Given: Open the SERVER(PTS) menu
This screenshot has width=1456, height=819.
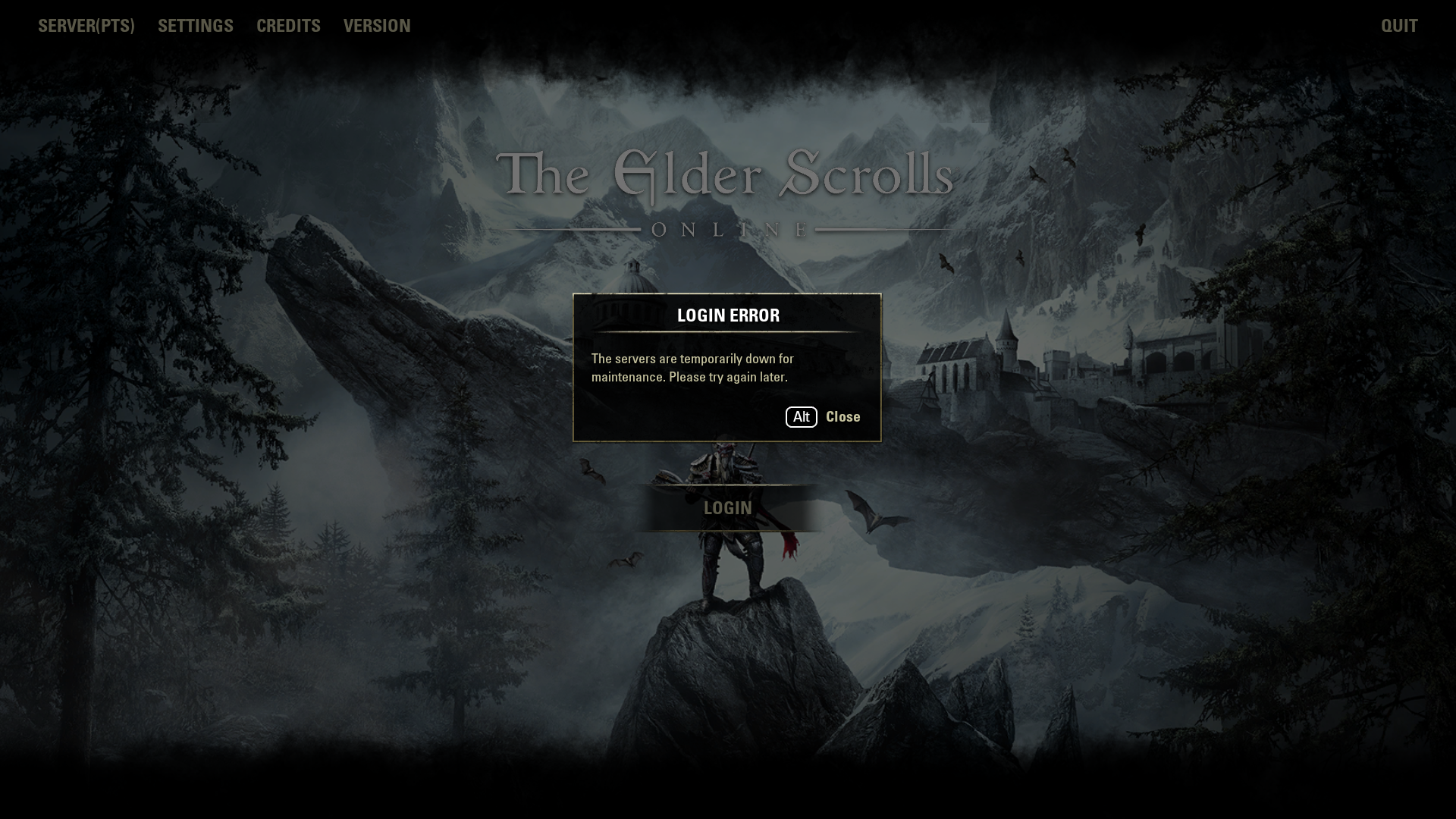Looking at the screenshot, I should pos(86,26).
